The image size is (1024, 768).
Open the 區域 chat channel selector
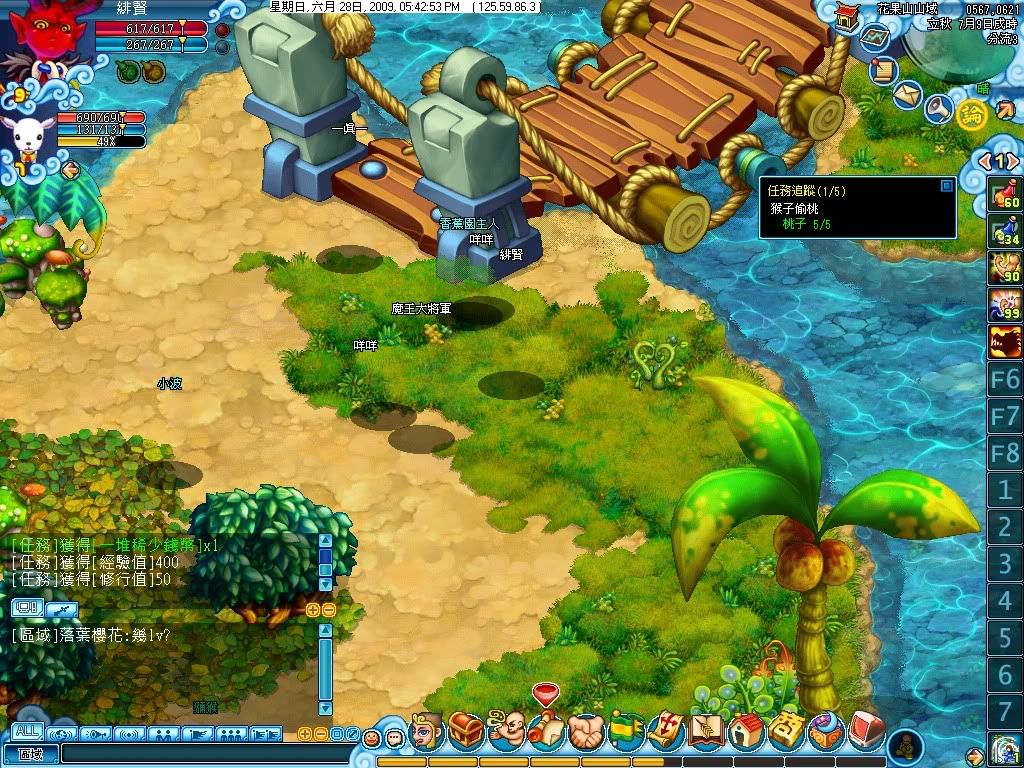[x=30, y=754]
